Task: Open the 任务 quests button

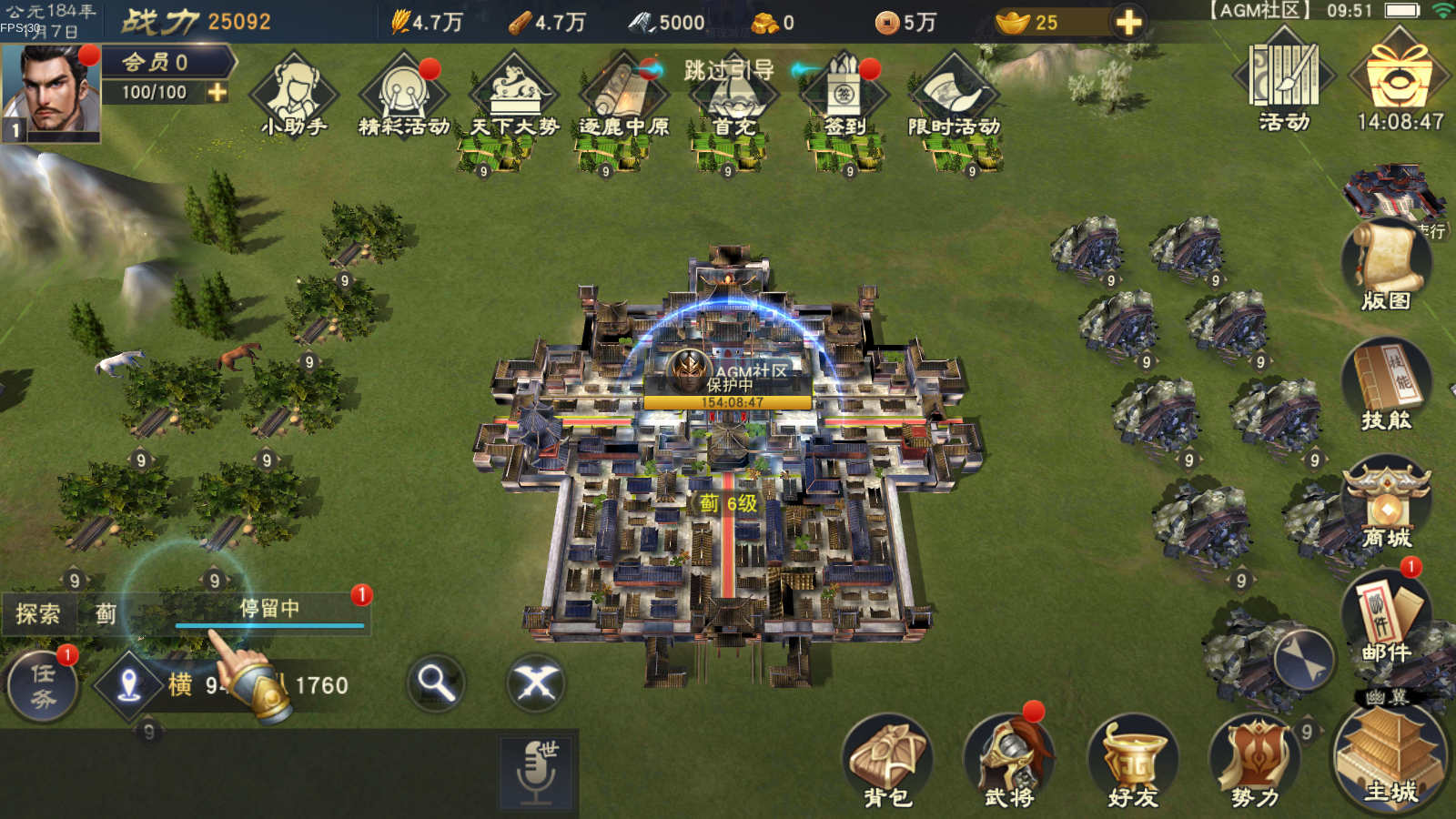Action: pyautogui.click(x=43, y=686)
